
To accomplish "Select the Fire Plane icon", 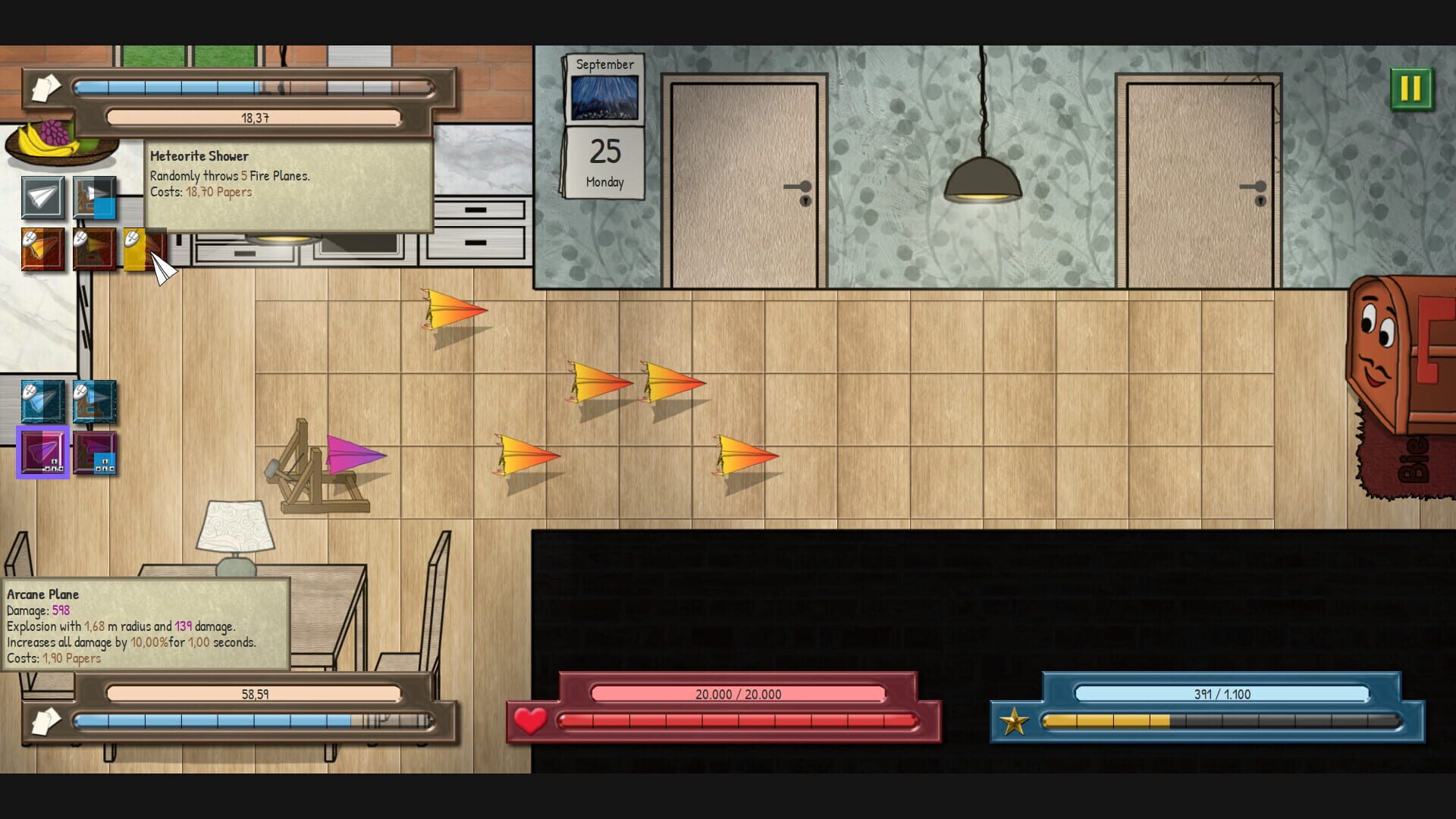I will [42, 249].
